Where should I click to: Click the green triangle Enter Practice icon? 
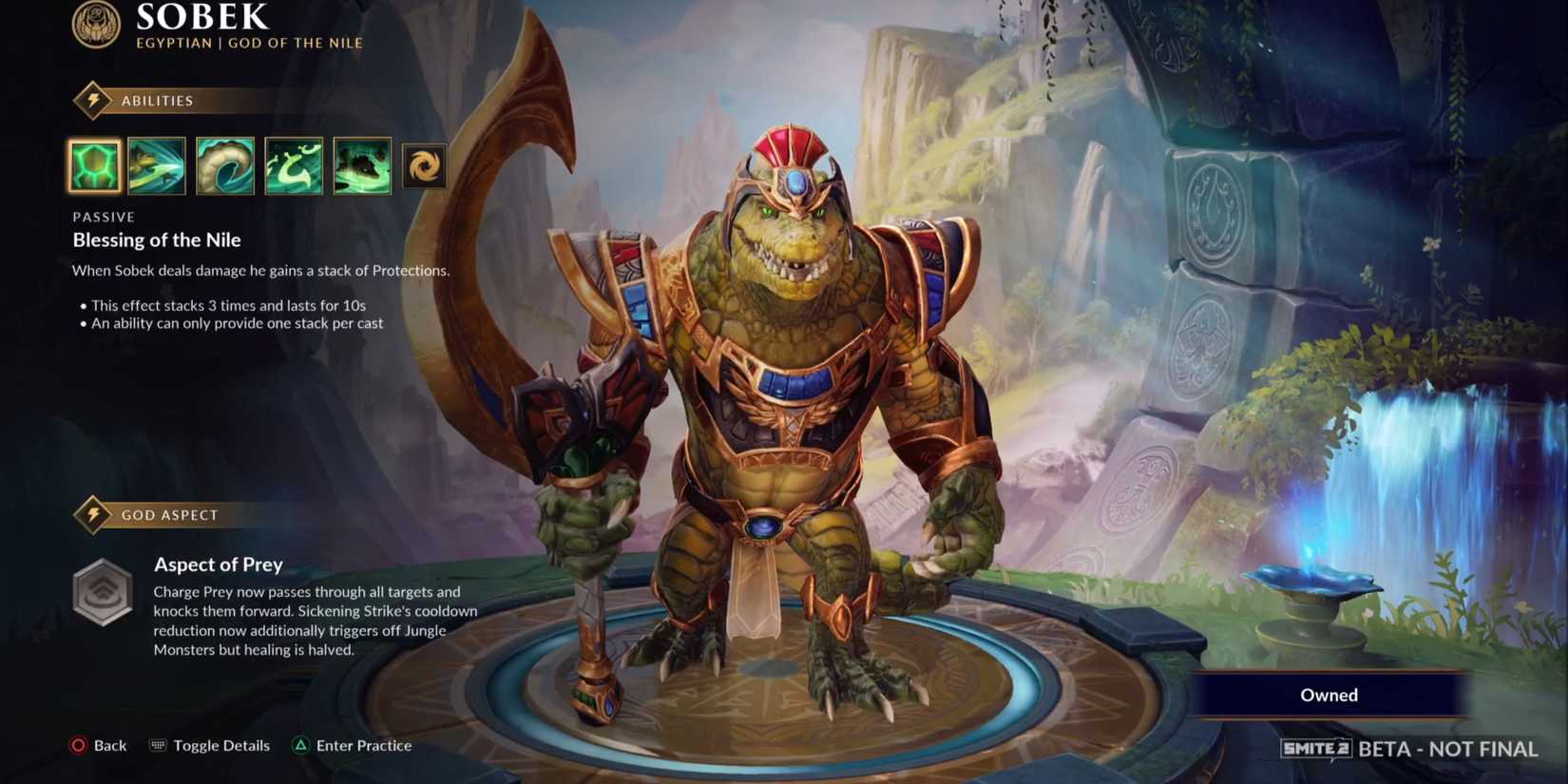click(301, 745)
